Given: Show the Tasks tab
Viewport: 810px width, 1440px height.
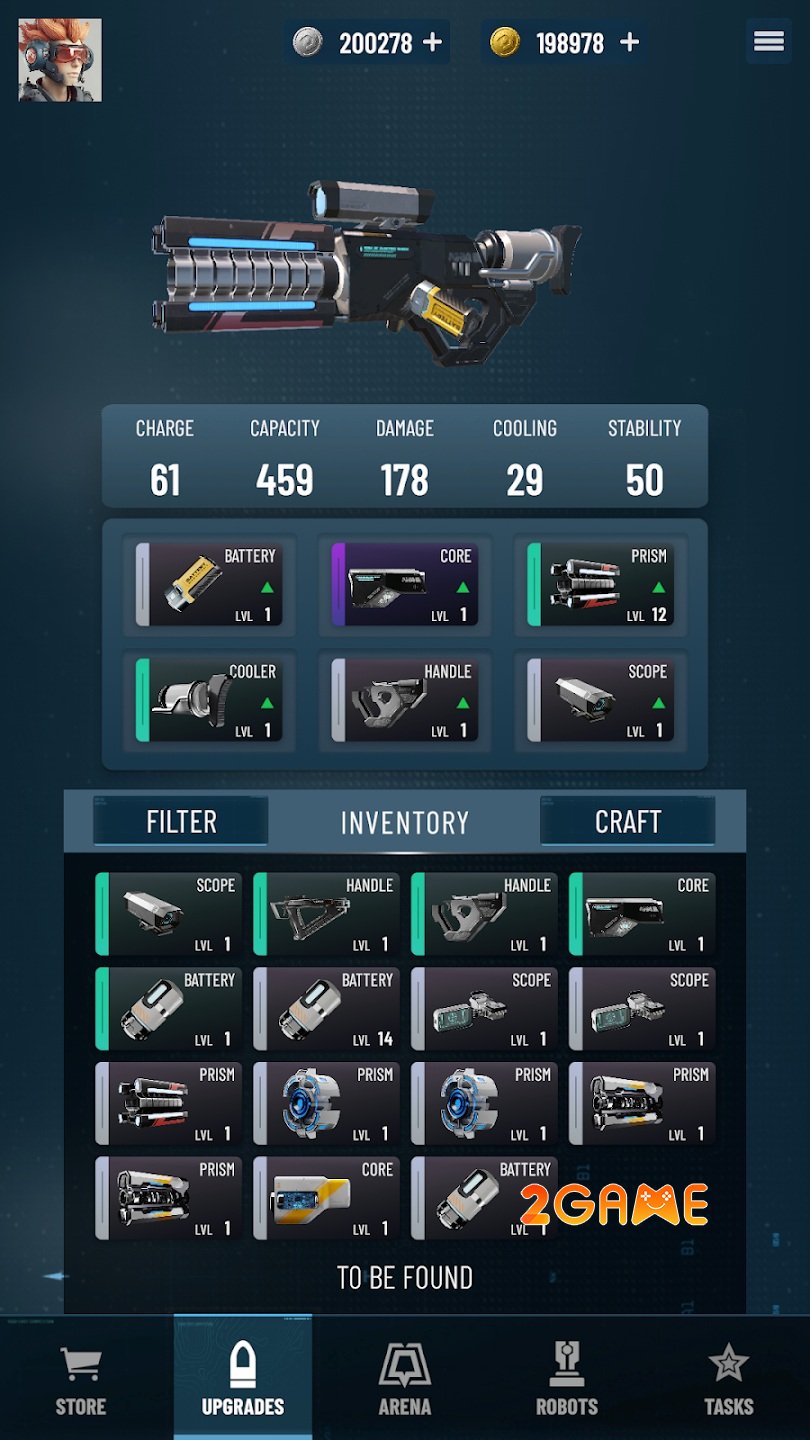Looking at the screenshot, I should tap(729, 1380).
